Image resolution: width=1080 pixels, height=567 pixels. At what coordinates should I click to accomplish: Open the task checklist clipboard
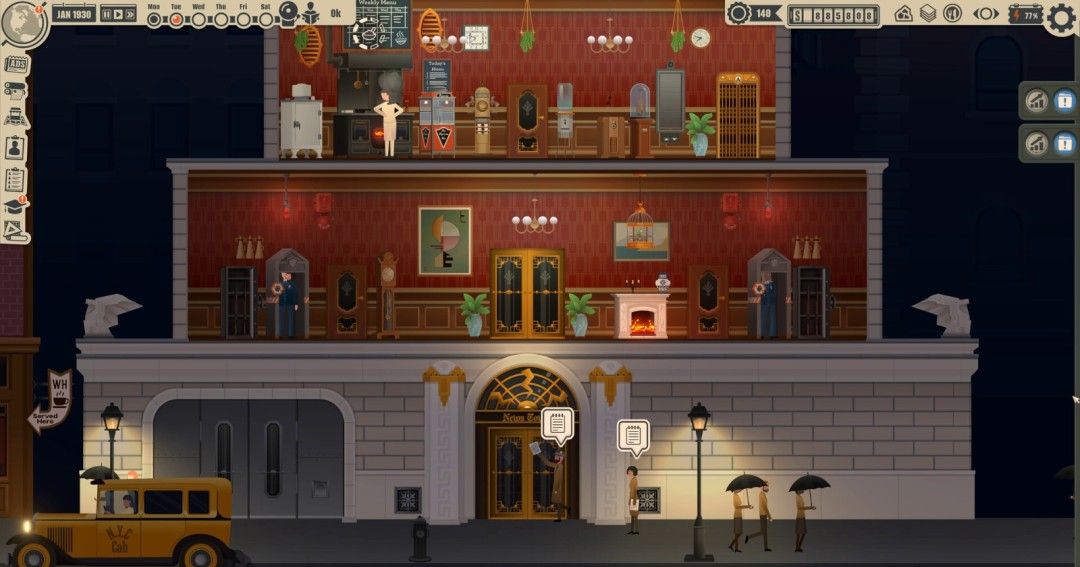15,180
